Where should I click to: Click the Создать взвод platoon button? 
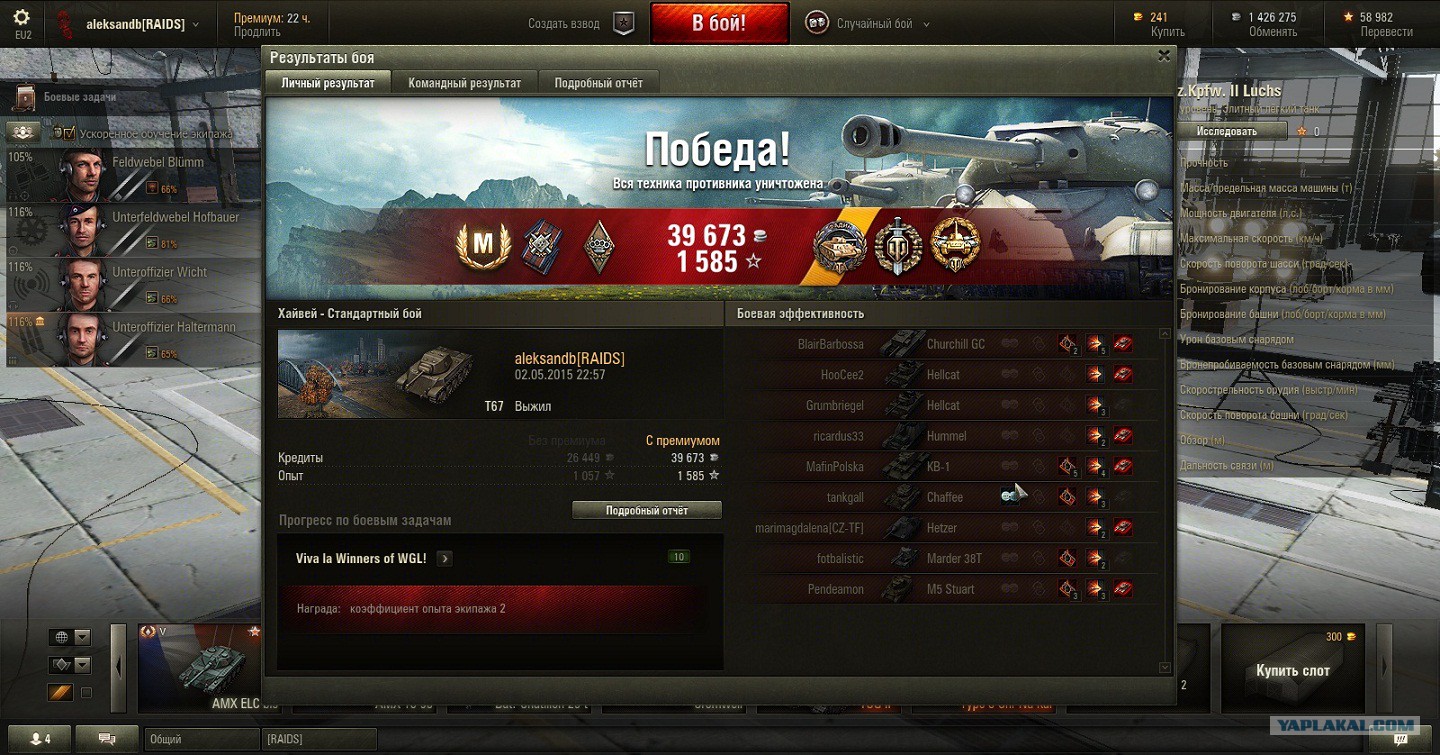tap(579, 23)
